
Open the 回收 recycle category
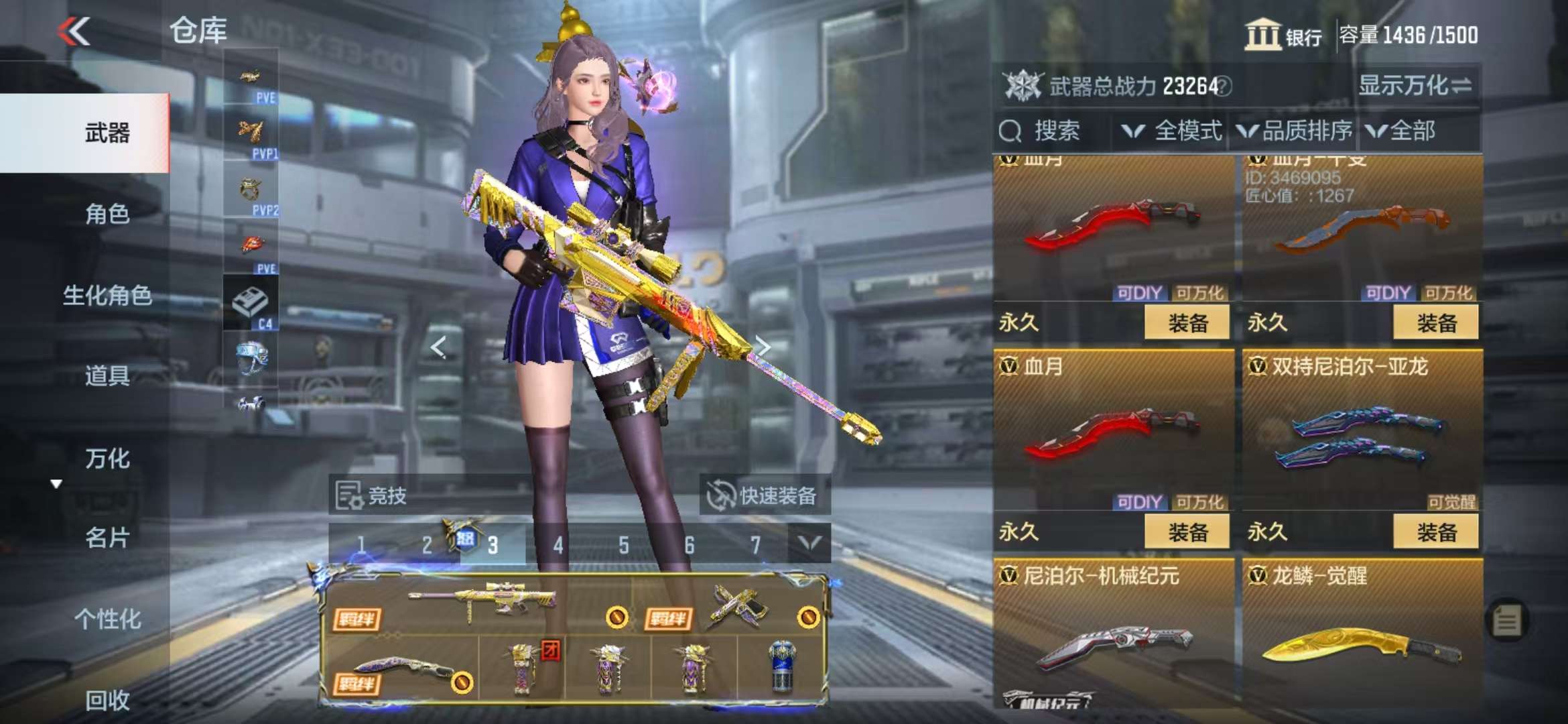tap(107, 700)
